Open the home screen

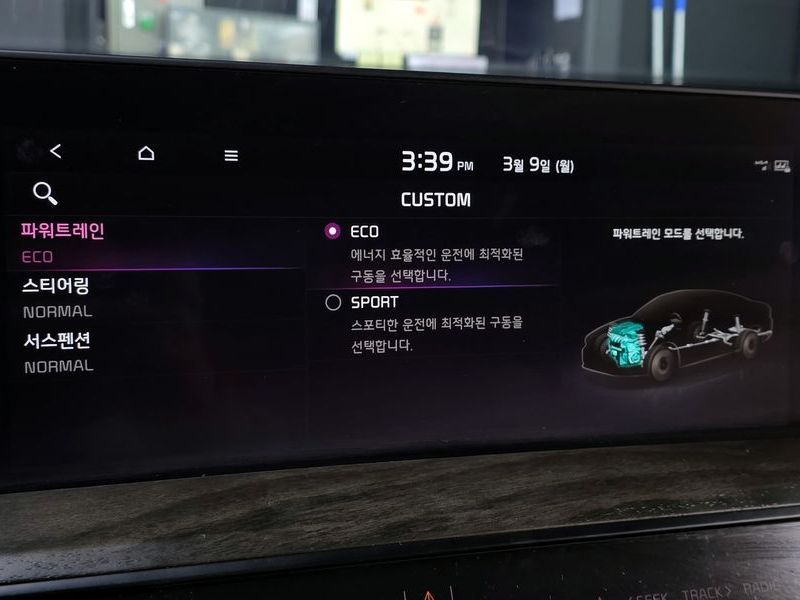click(146, 153)
